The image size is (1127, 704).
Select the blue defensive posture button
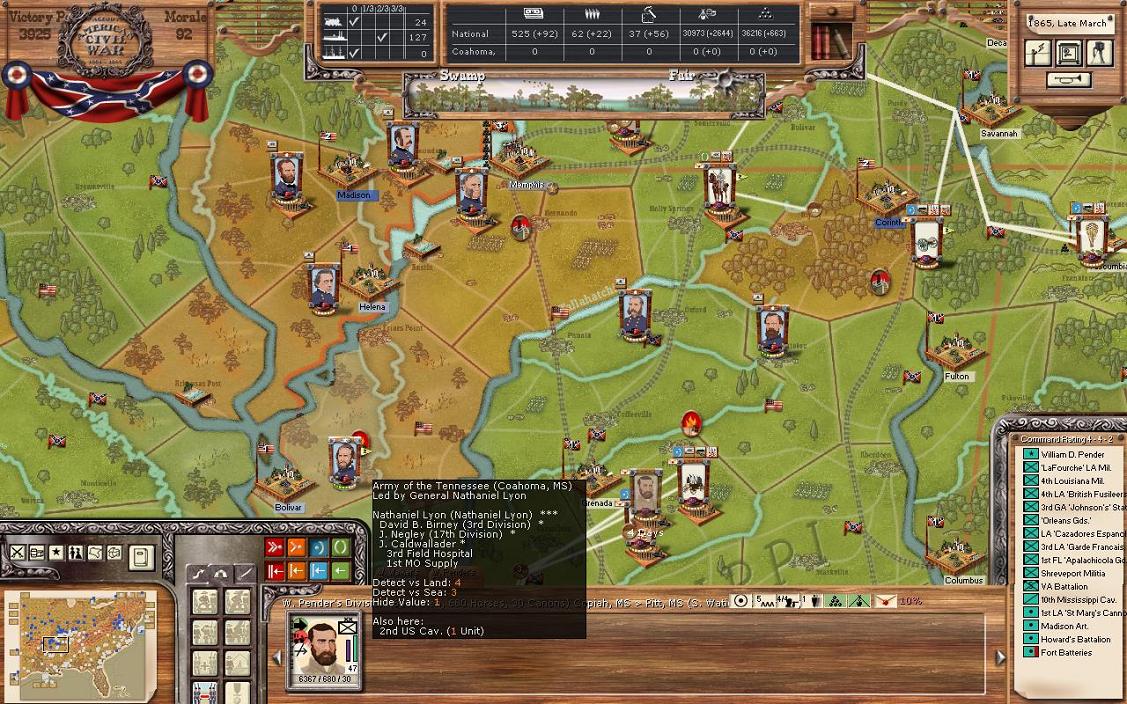pyautogui.click(x=319, y=547)
